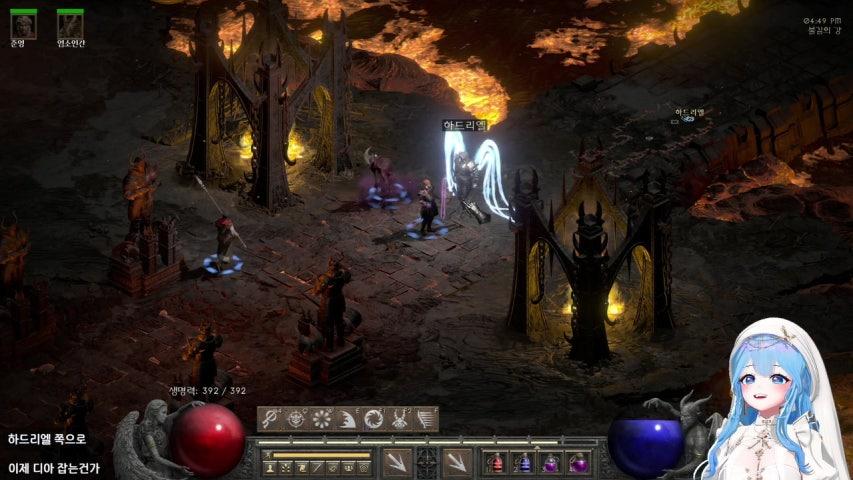Choose the swirling vortex skill icon

pyautogui.click(x=374, y=419)
